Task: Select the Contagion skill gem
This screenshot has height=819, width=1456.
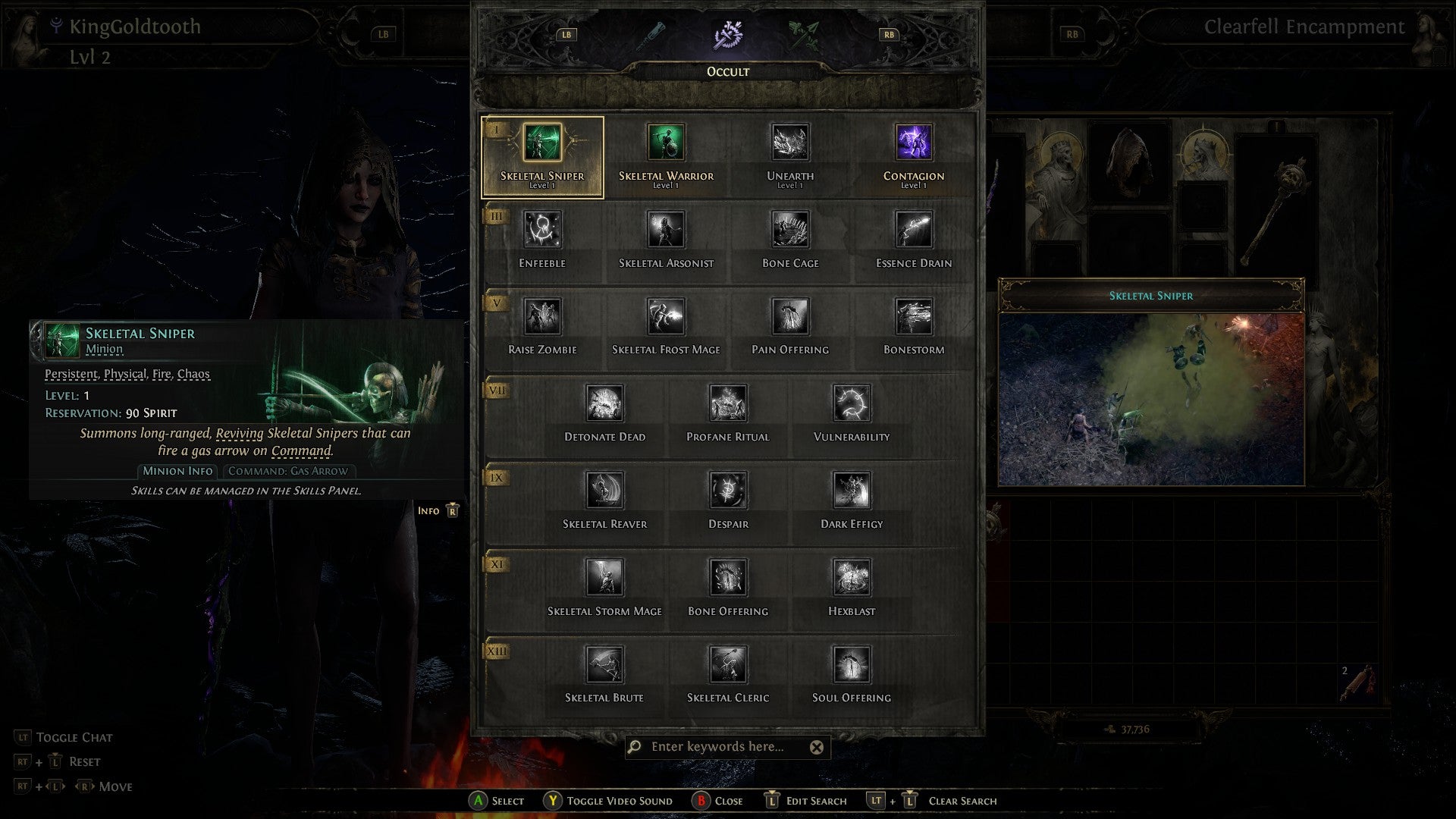Action: pyautogui.click(x=913, y=142)
